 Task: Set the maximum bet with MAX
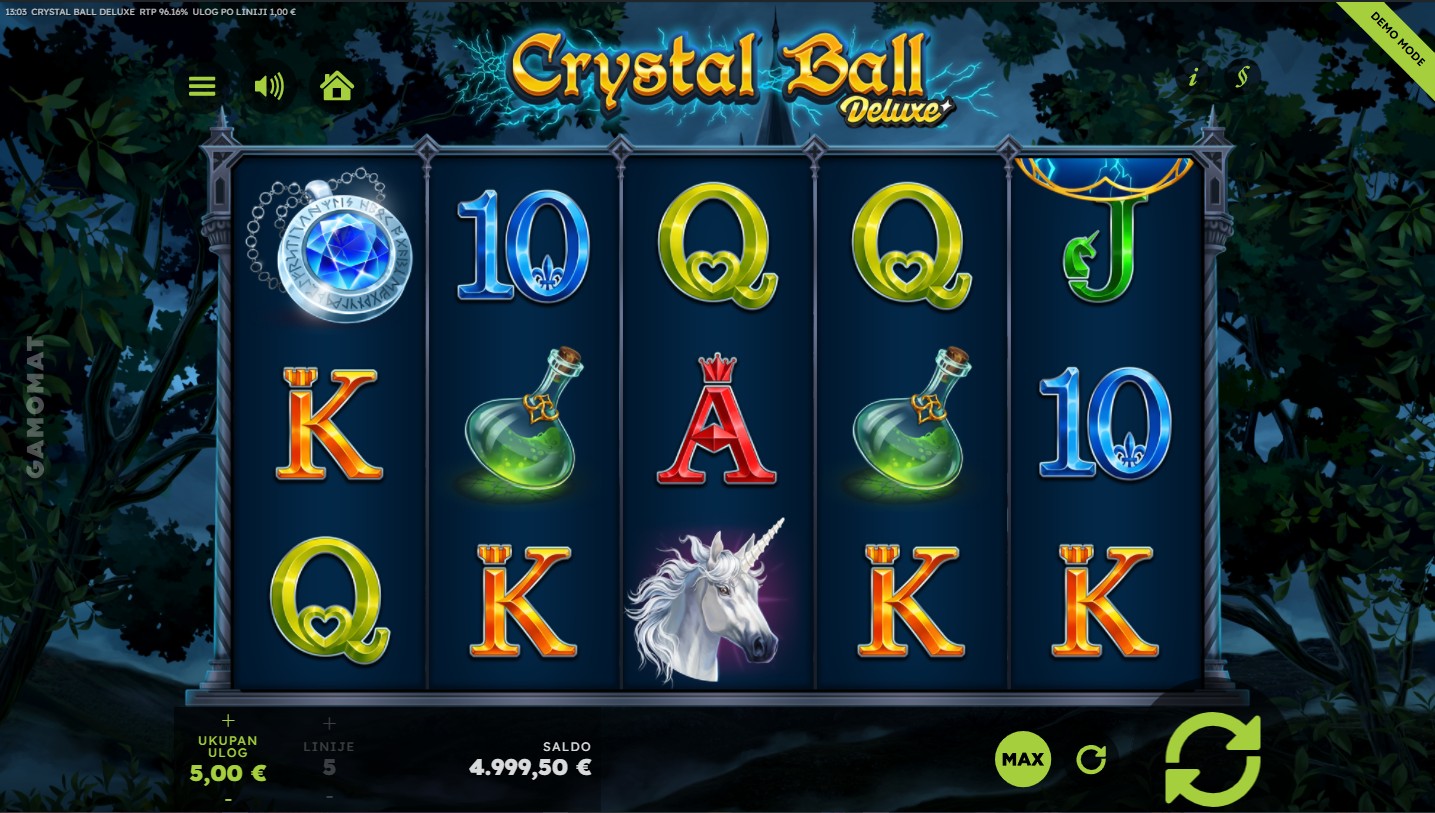1023,759
